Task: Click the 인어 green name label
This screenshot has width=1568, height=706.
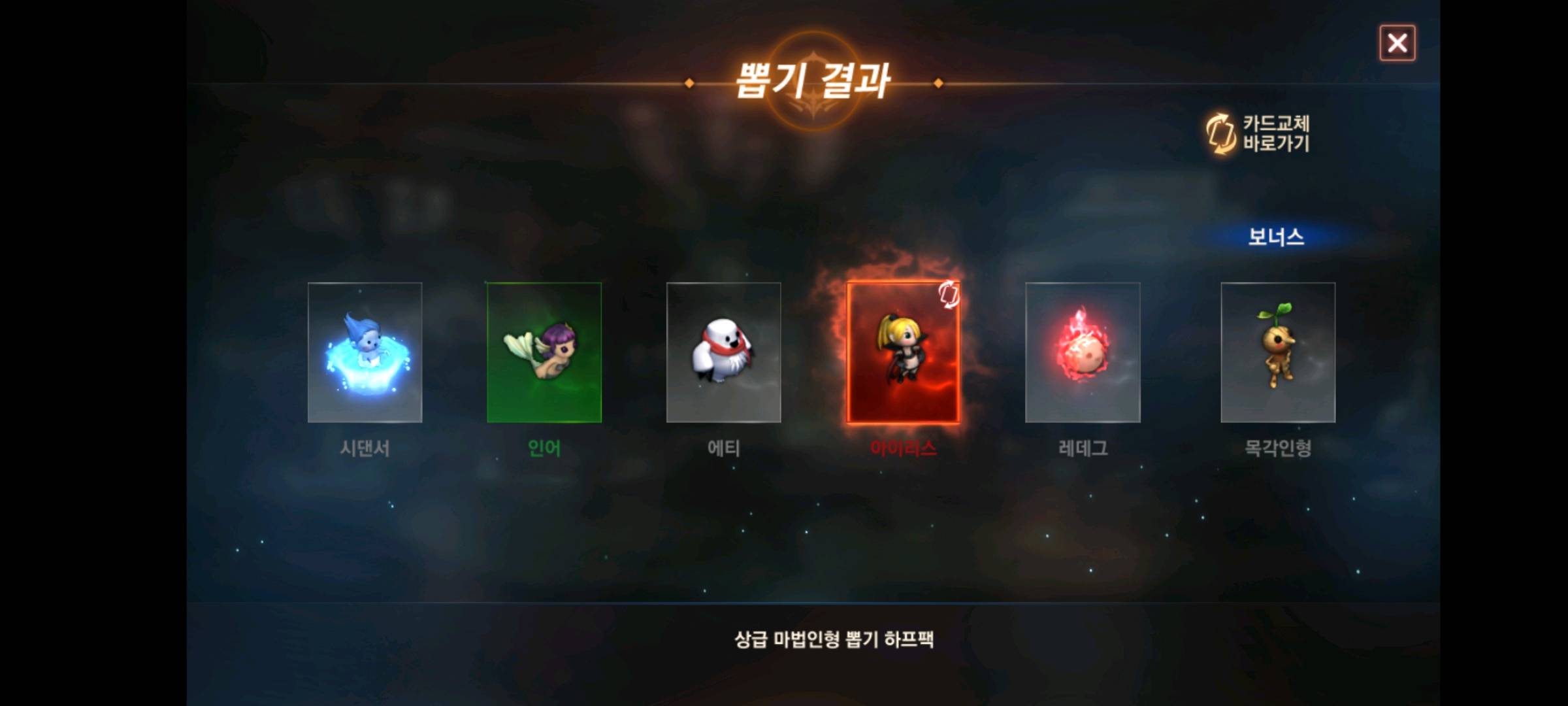Action: [544, 448]
